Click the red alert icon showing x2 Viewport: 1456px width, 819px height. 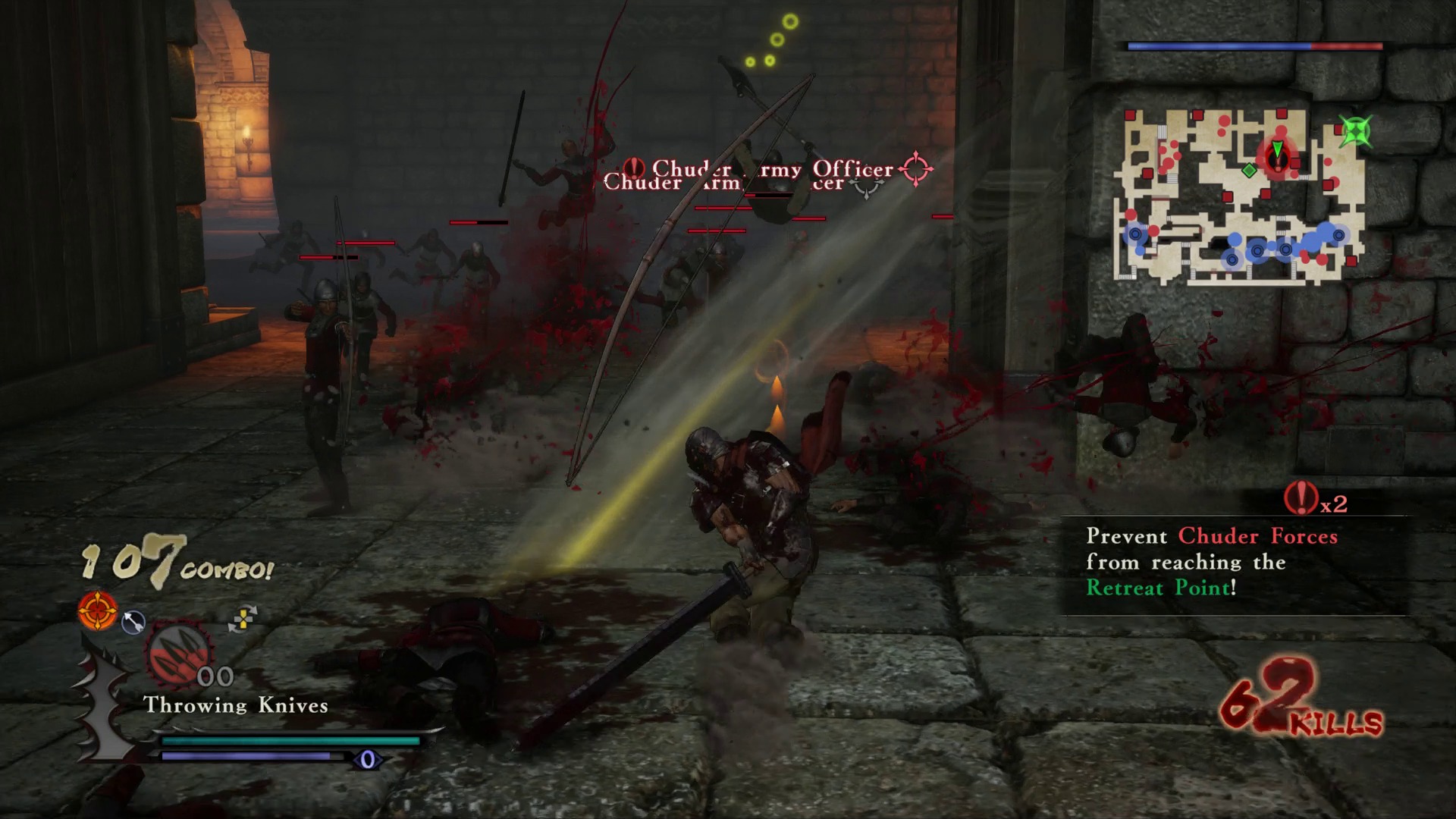tap(1301, 498)
